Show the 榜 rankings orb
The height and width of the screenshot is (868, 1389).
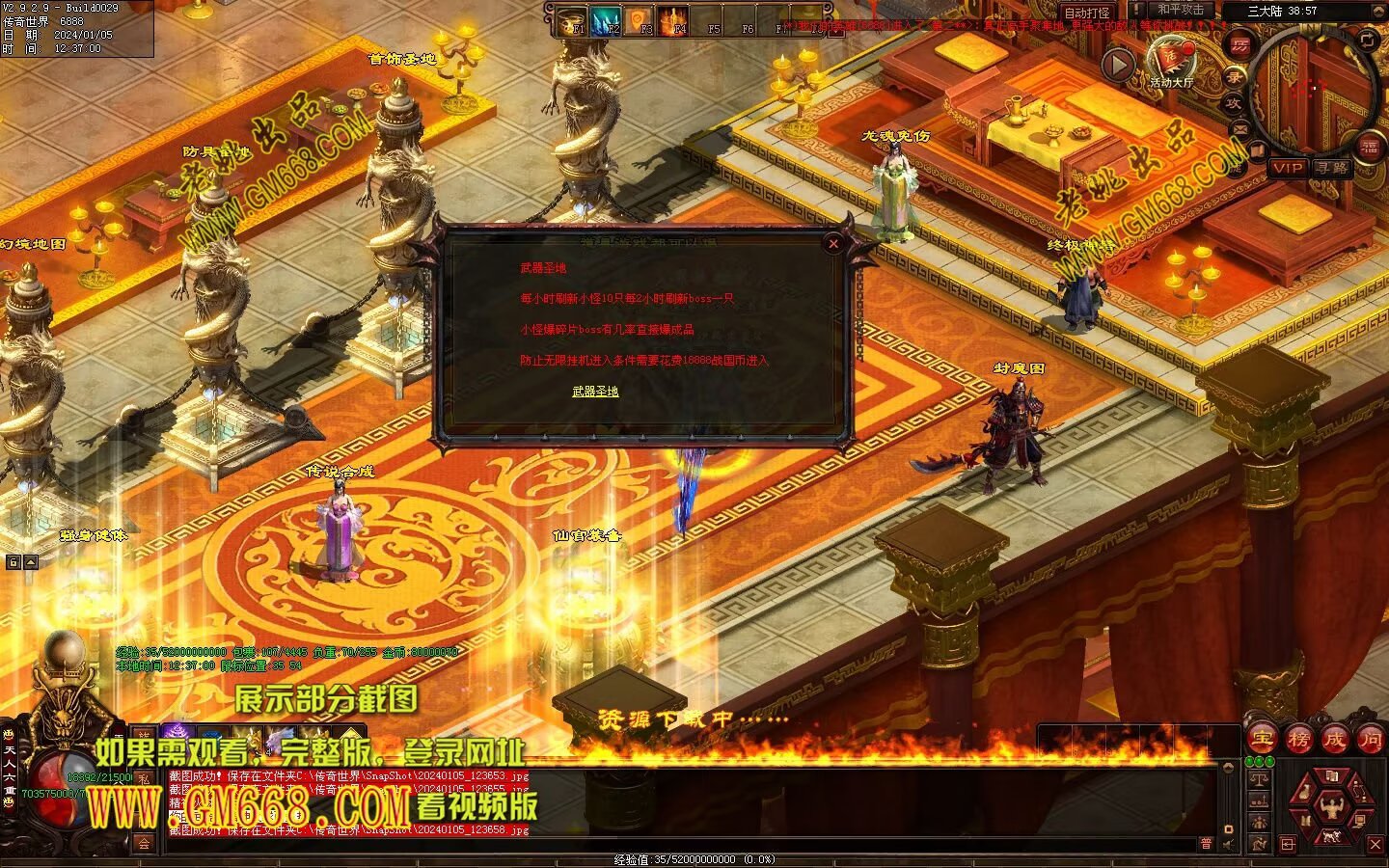pyautogui.click(x=1298, y=740)
